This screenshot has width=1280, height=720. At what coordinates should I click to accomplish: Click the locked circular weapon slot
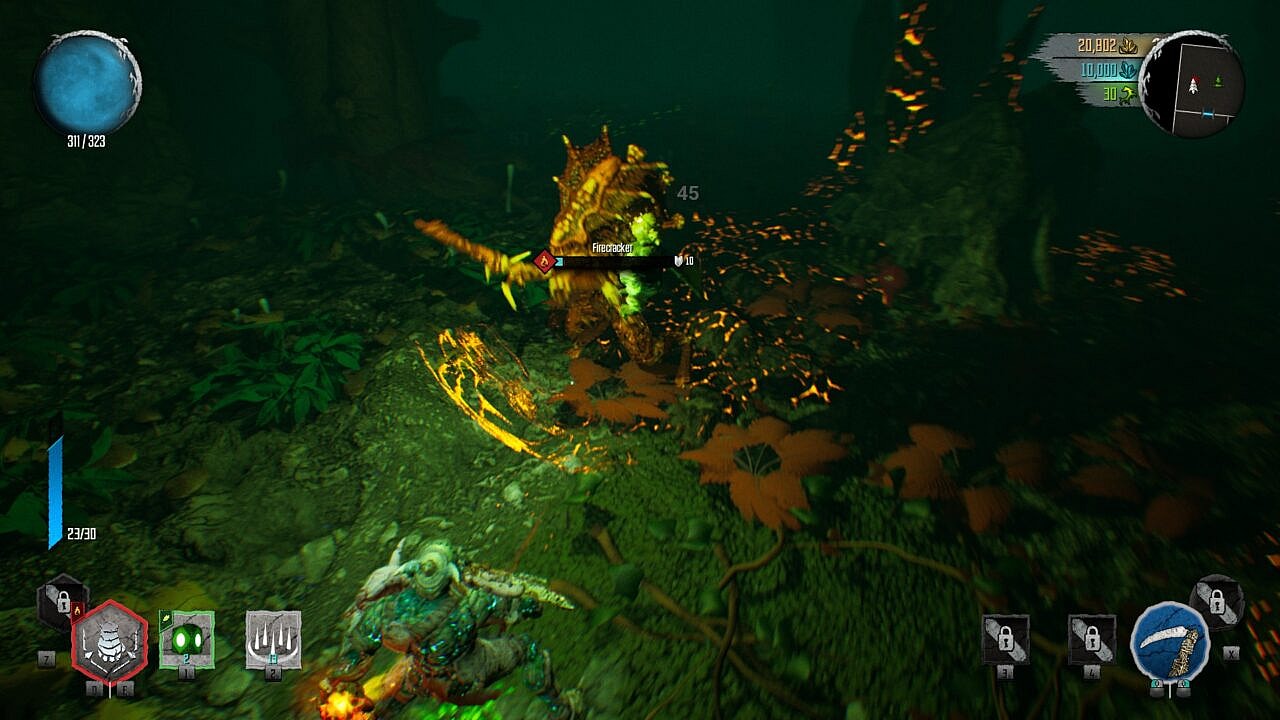pos(1217,602)
